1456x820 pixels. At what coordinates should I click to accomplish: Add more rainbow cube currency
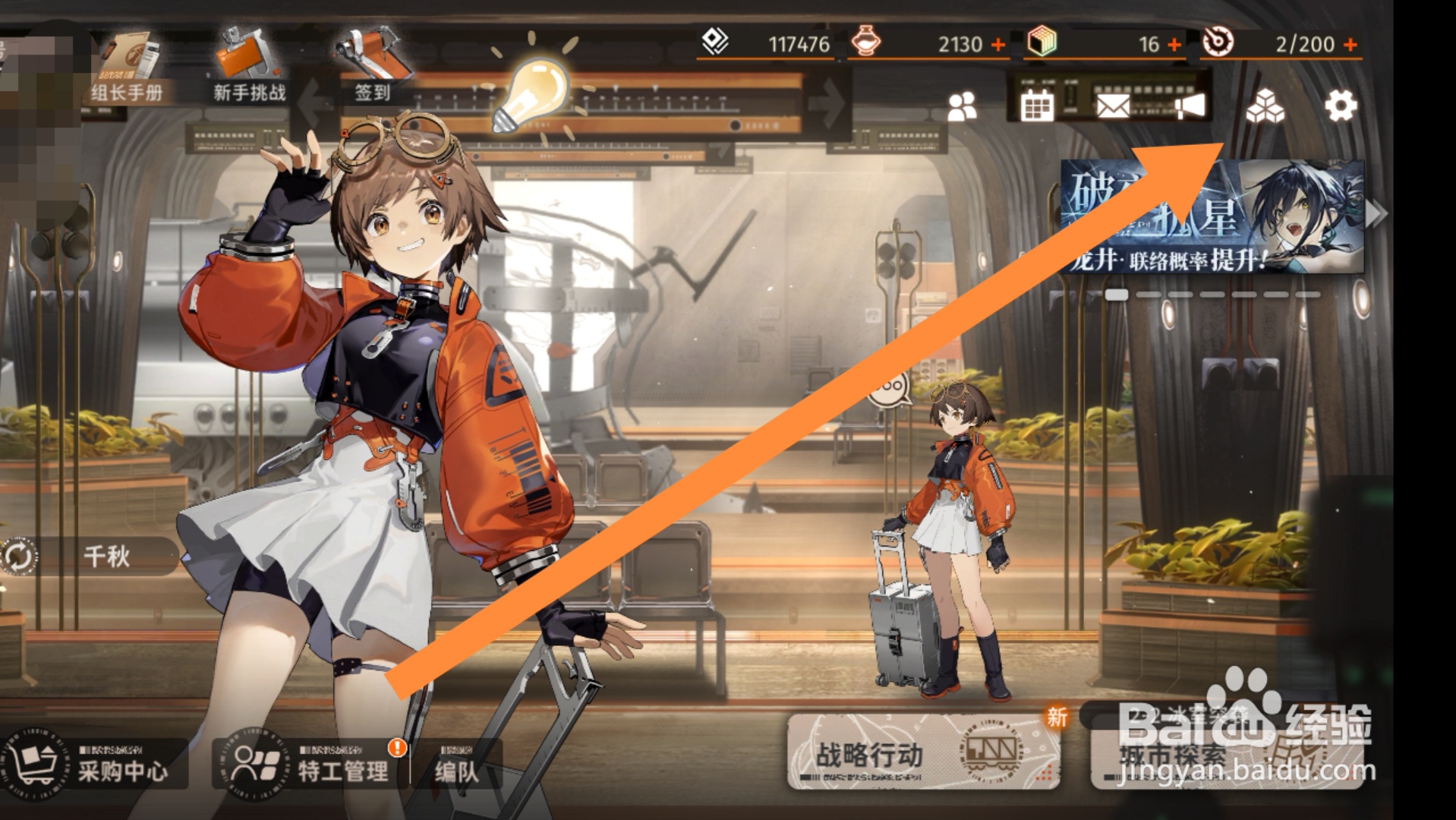point(1174,45)
